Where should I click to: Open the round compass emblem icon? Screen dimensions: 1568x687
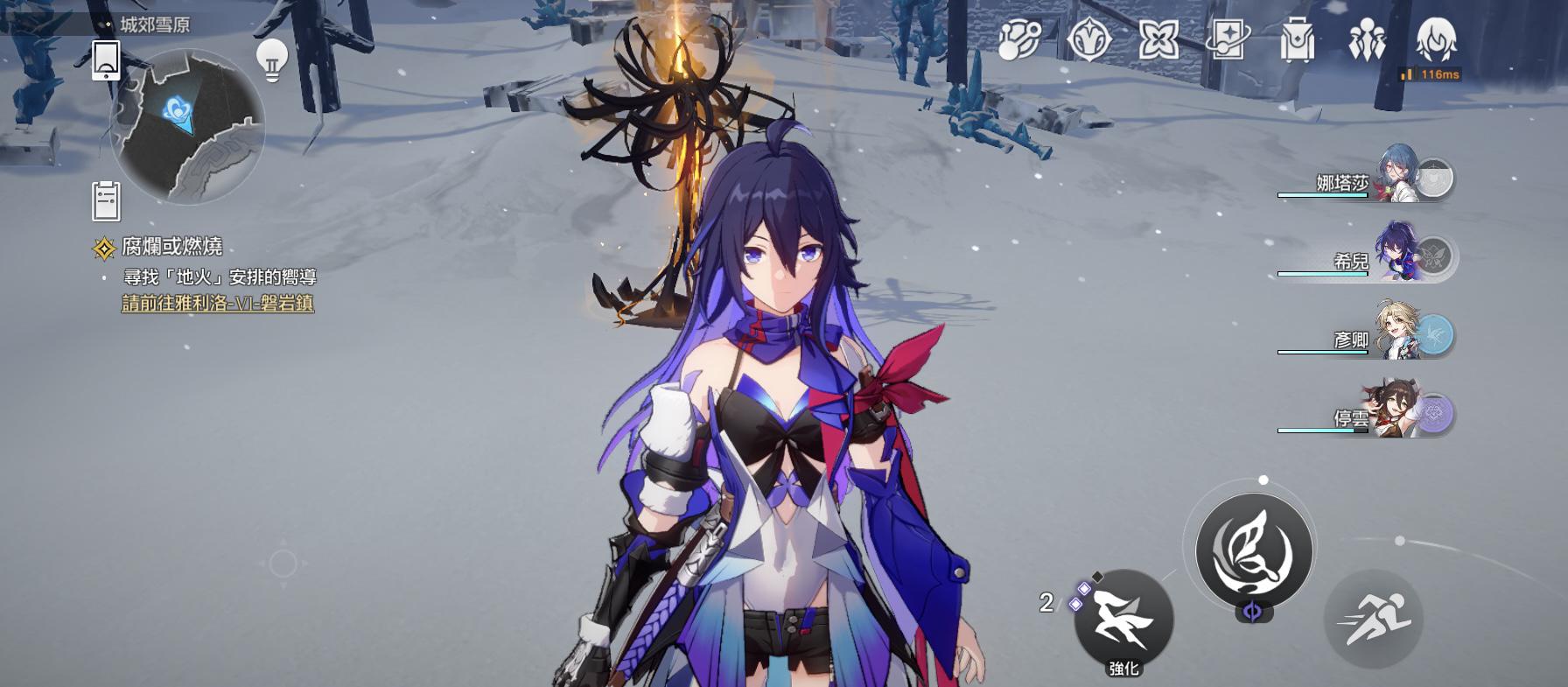[1088, 40]
